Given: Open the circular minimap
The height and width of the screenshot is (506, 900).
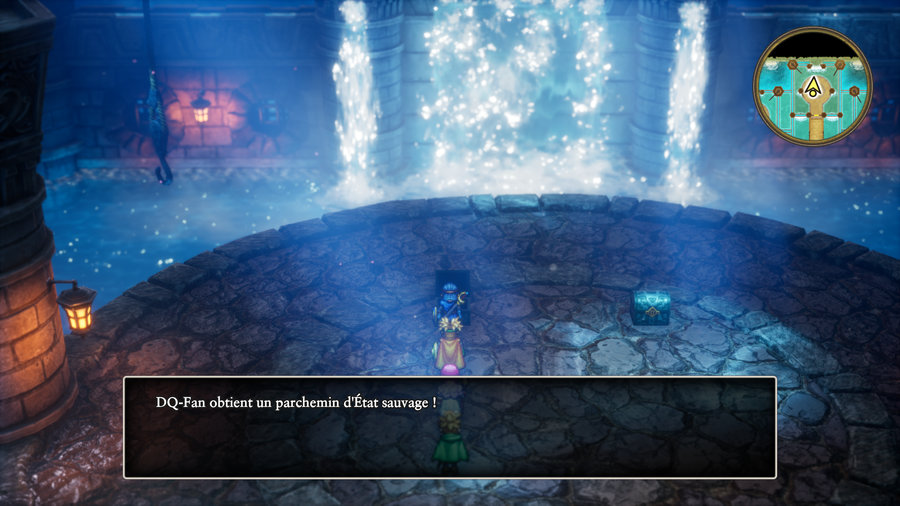Looking at the screenshot, I should [812, 86].
